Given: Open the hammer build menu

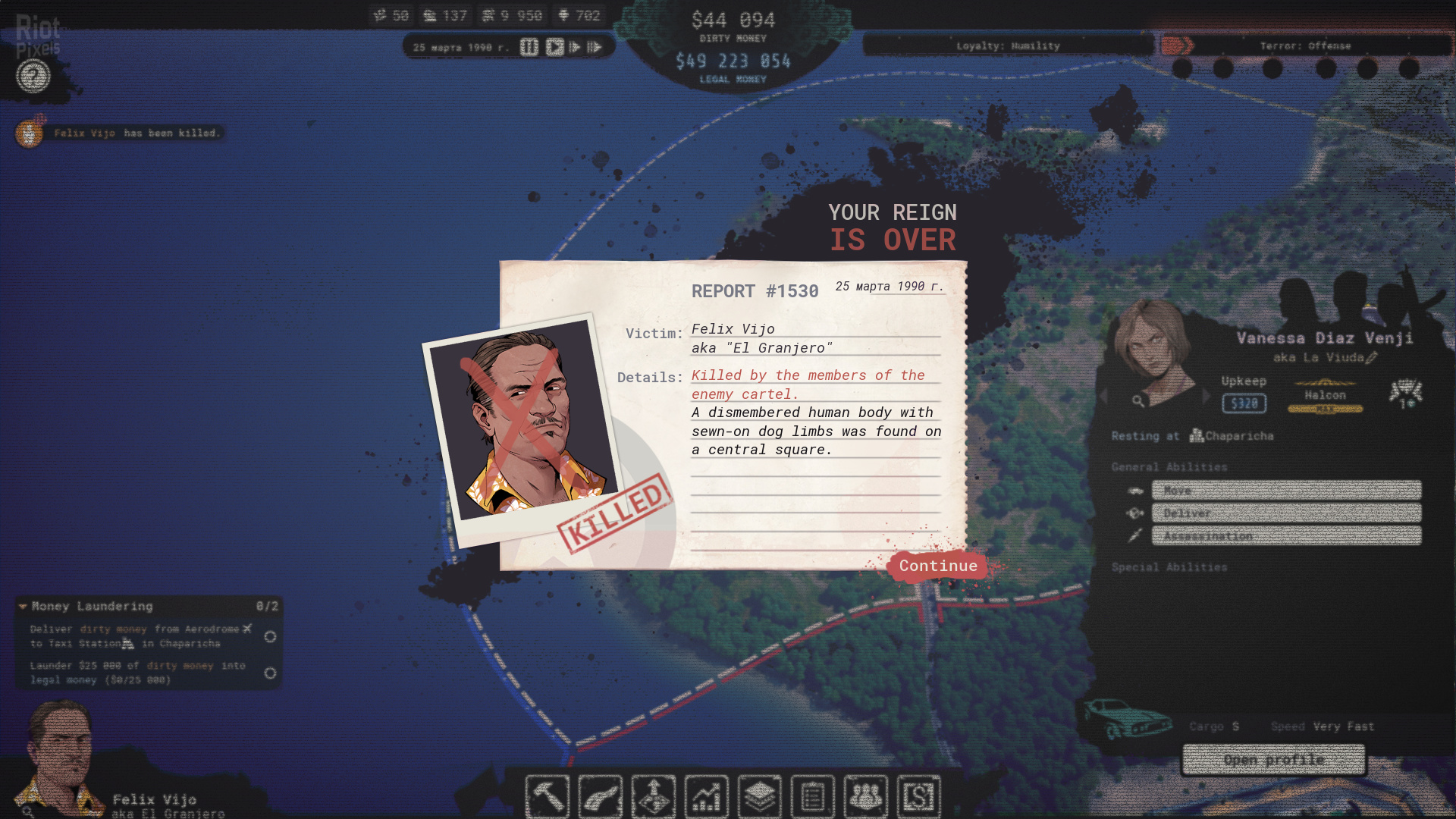Looking at the screenshot, I should tap(547, 796).
